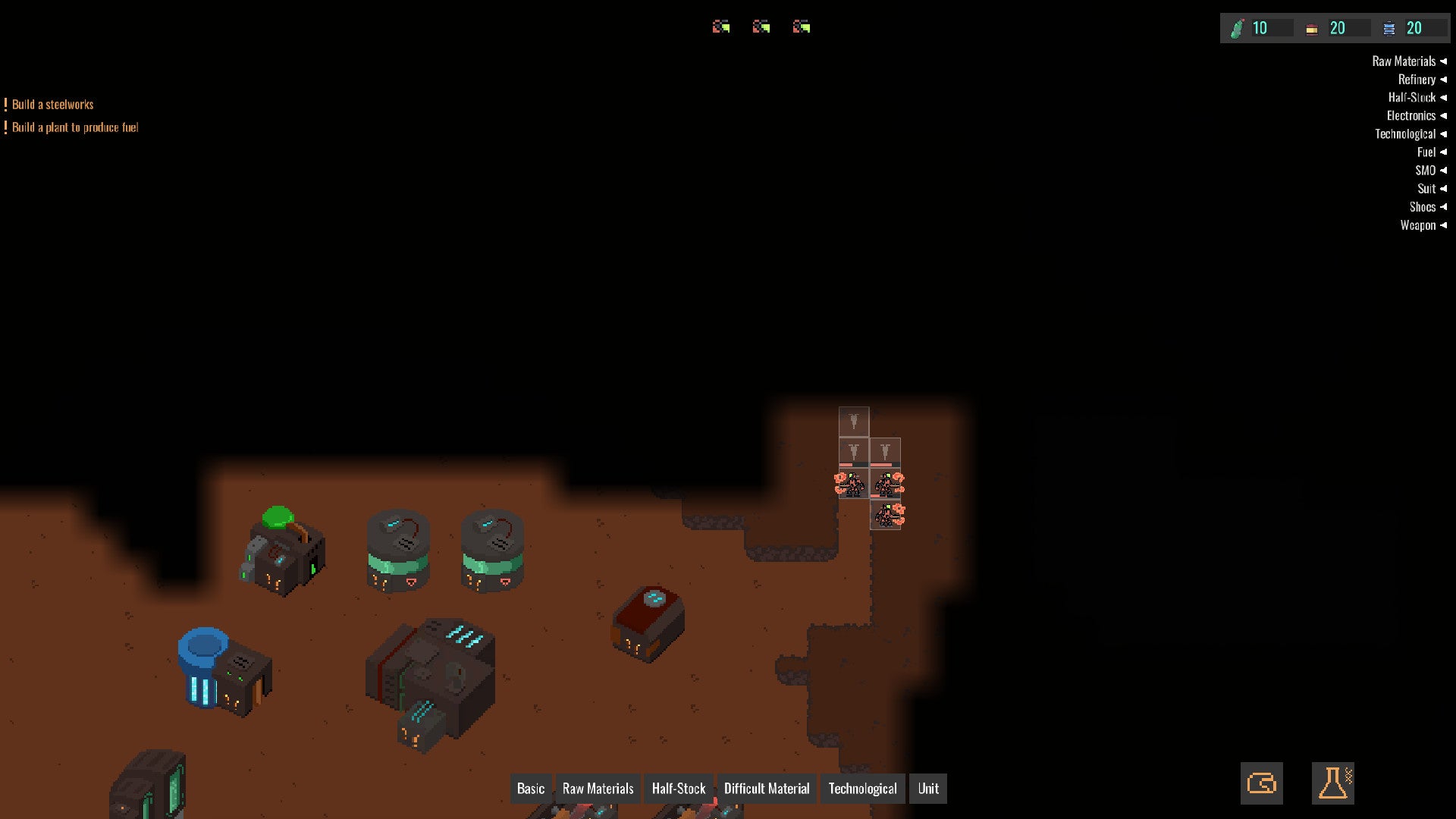Click the wallet icon button
This screenshot has width=1456, height=819.
pos(1262,783)
